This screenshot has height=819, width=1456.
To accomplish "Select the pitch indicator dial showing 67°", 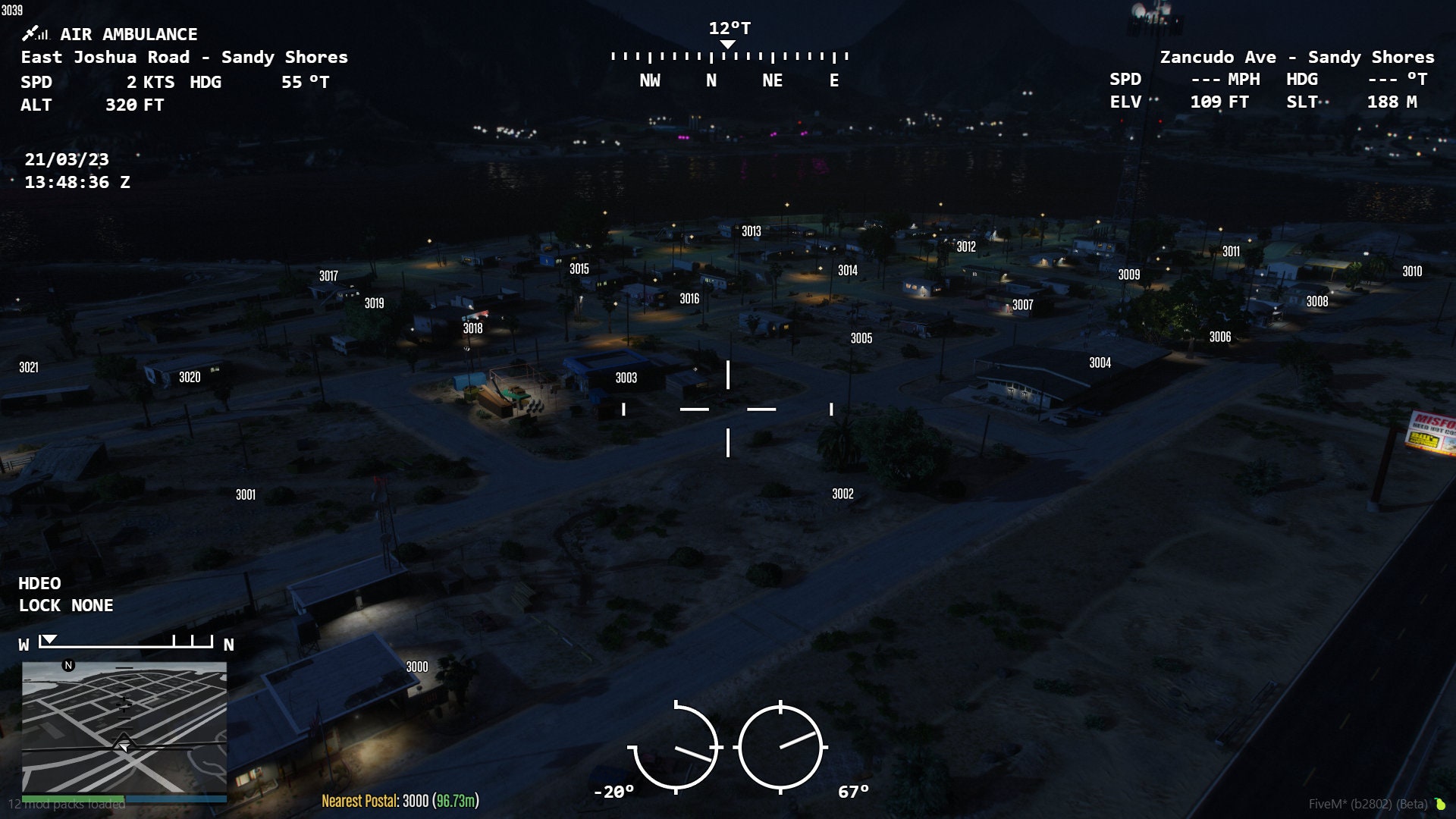I will coord(781,747).
